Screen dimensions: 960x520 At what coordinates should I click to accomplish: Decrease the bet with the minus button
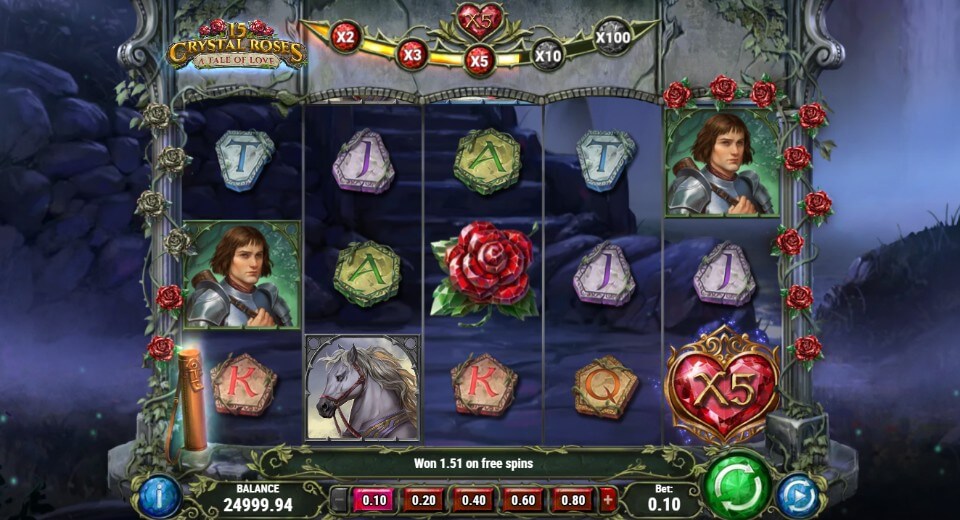[x=340, y=499]
